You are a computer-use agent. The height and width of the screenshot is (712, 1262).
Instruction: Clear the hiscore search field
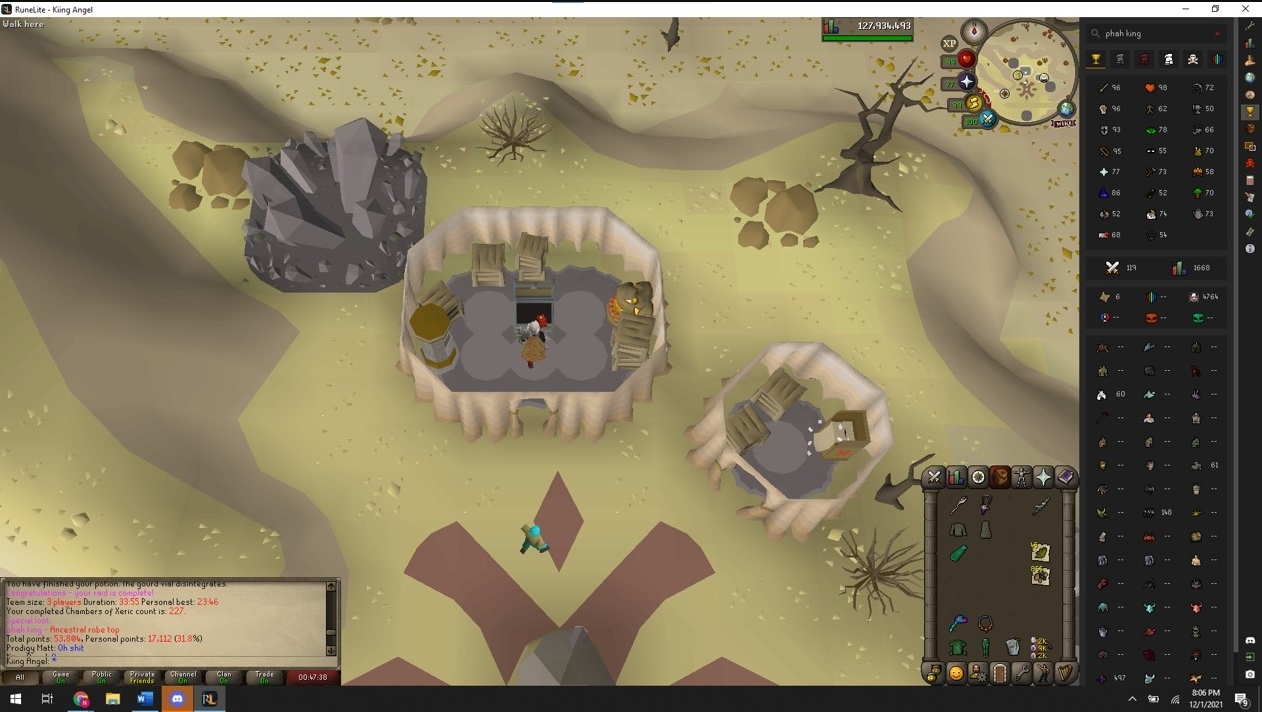pos(1217,34)
